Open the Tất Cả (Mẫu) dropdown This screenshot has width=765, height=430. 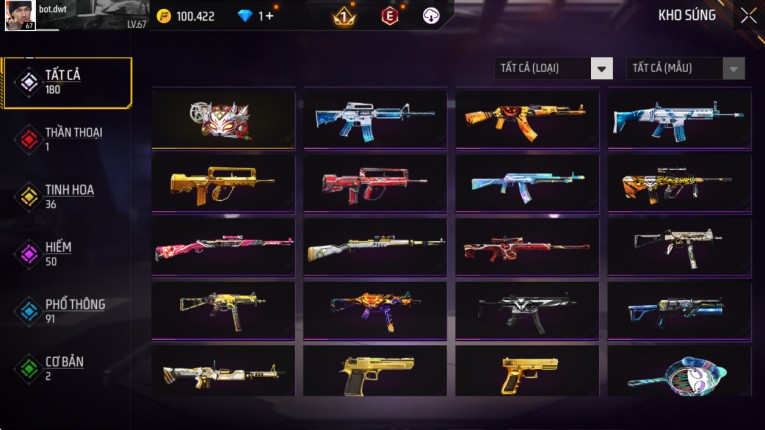pos(685,68)
